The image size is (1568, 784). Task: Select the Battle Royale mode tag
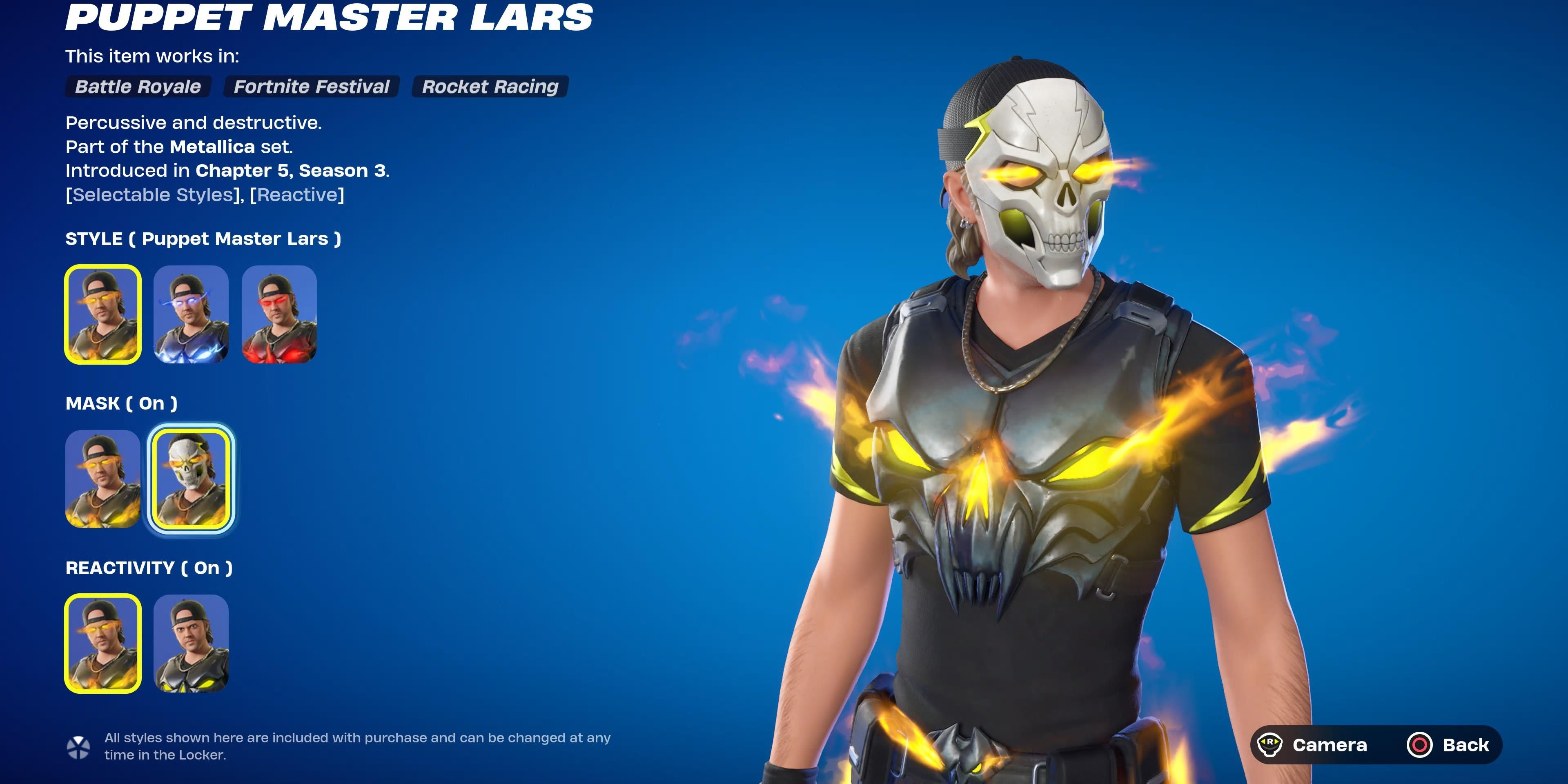click(x=138, y=87)
